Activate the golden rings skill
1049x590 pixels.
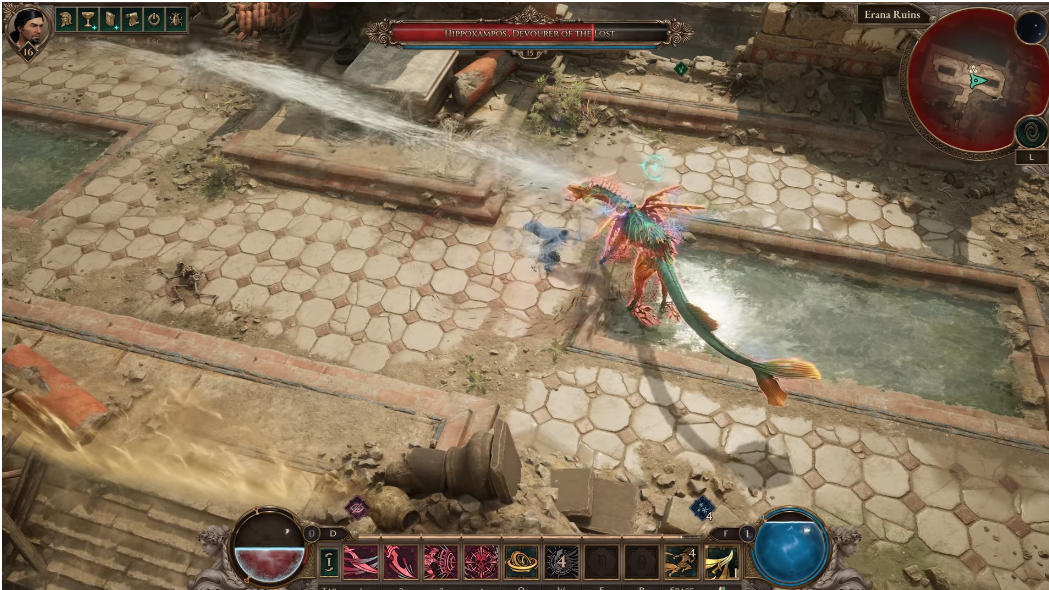point(520,562)
